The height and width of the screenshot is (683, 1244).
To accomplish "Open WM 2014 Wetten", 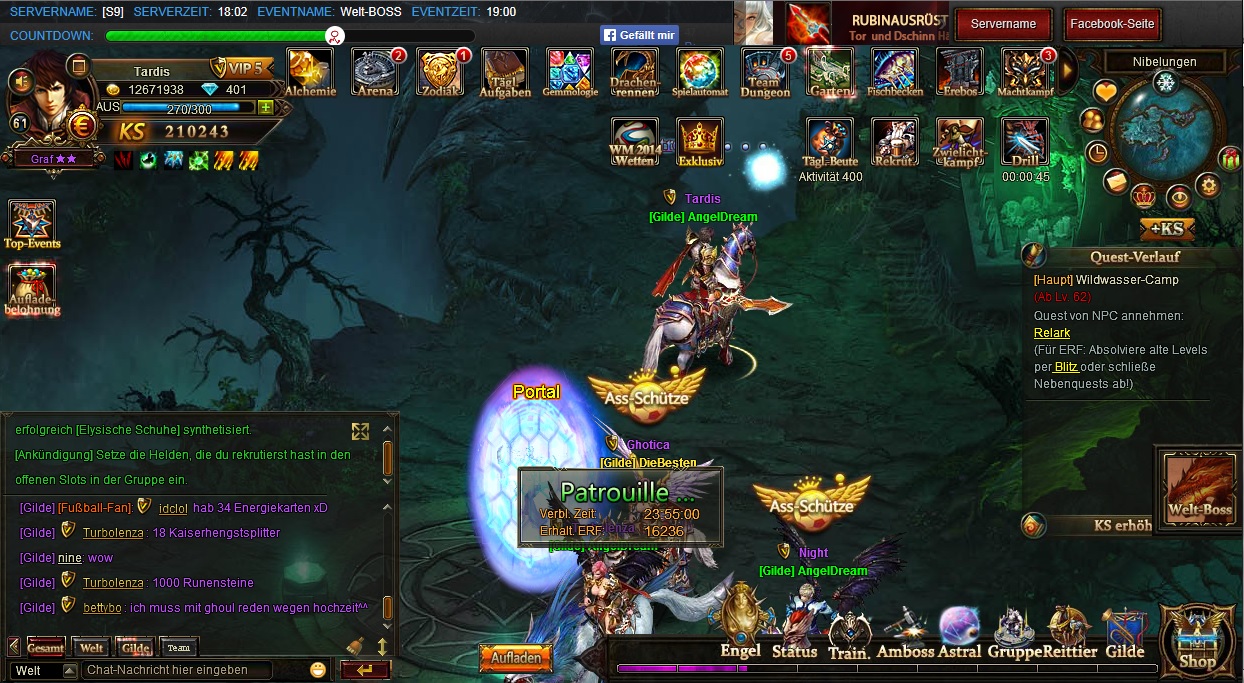I will coord(635,141).
